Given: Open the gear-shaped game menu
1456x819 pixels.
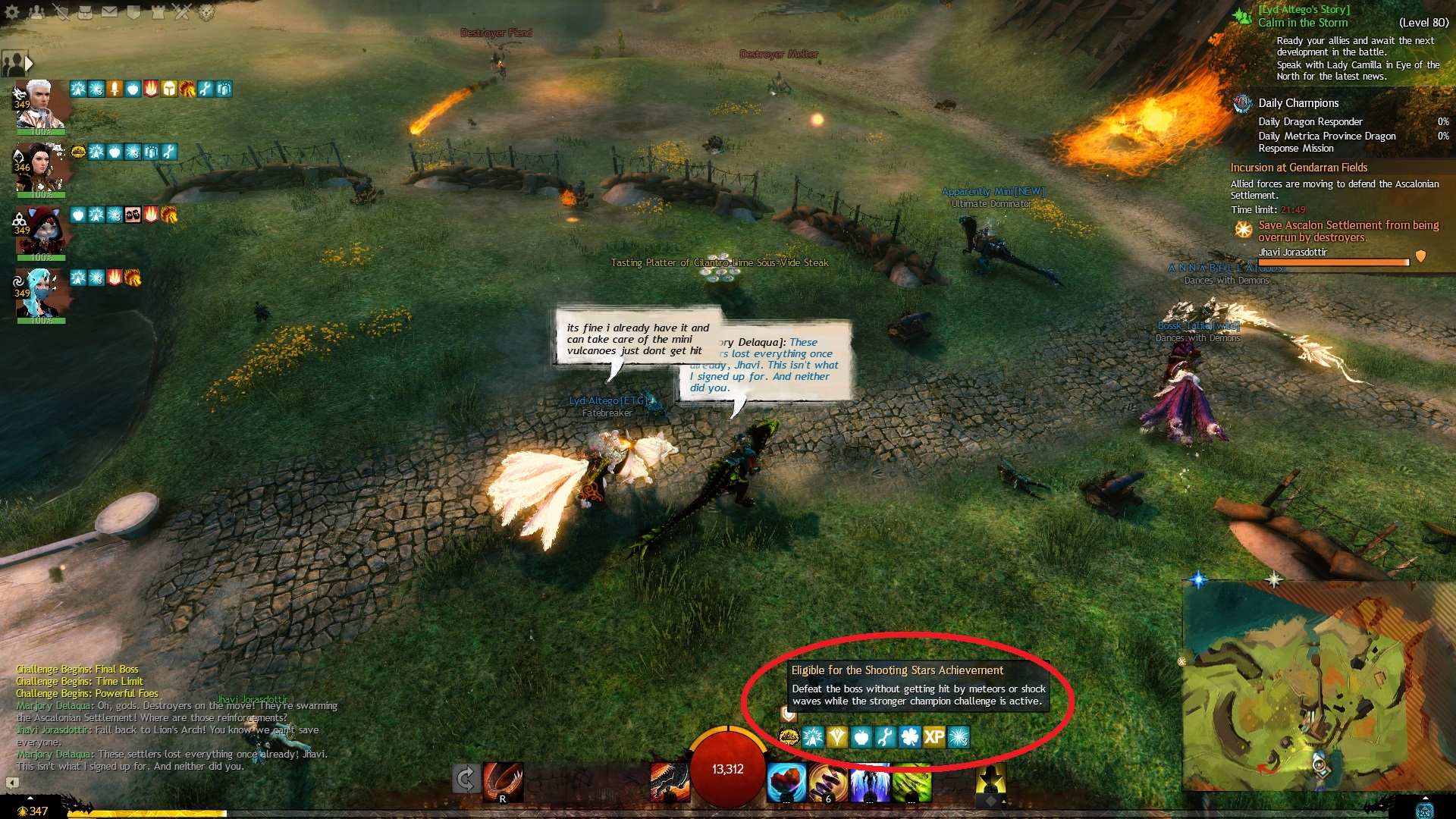Looking at the screenshot, I should (12, 11).
